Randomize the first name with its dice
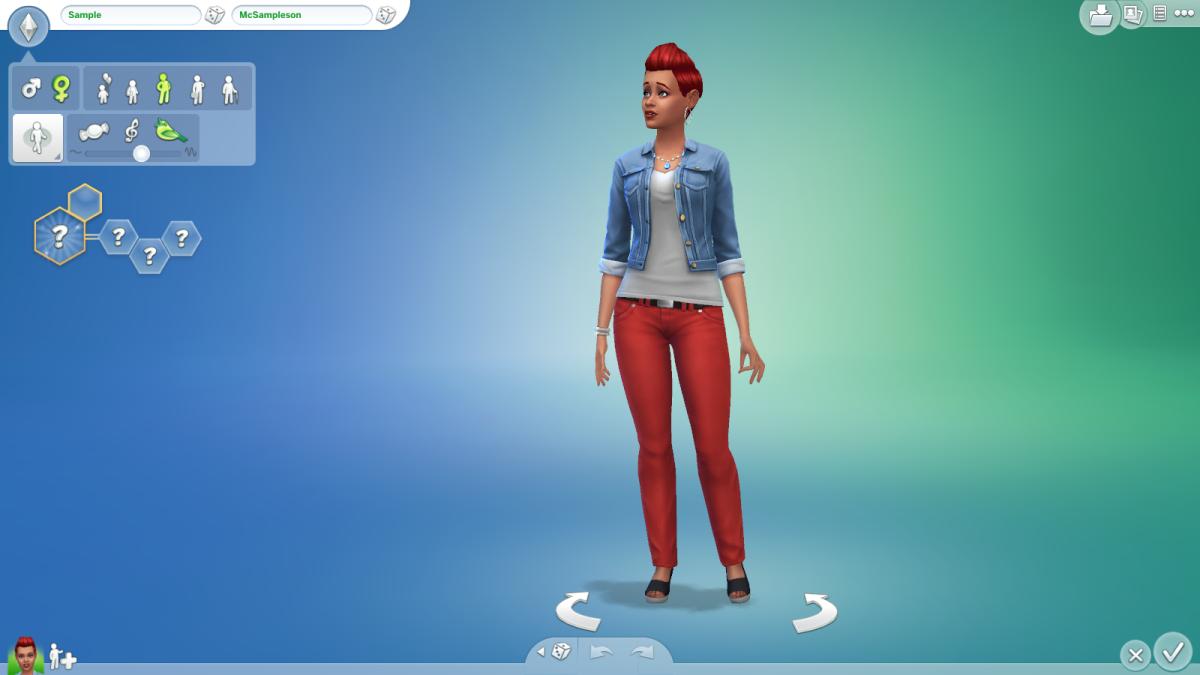Viewport: 1200px width, 675px height. 215,15
